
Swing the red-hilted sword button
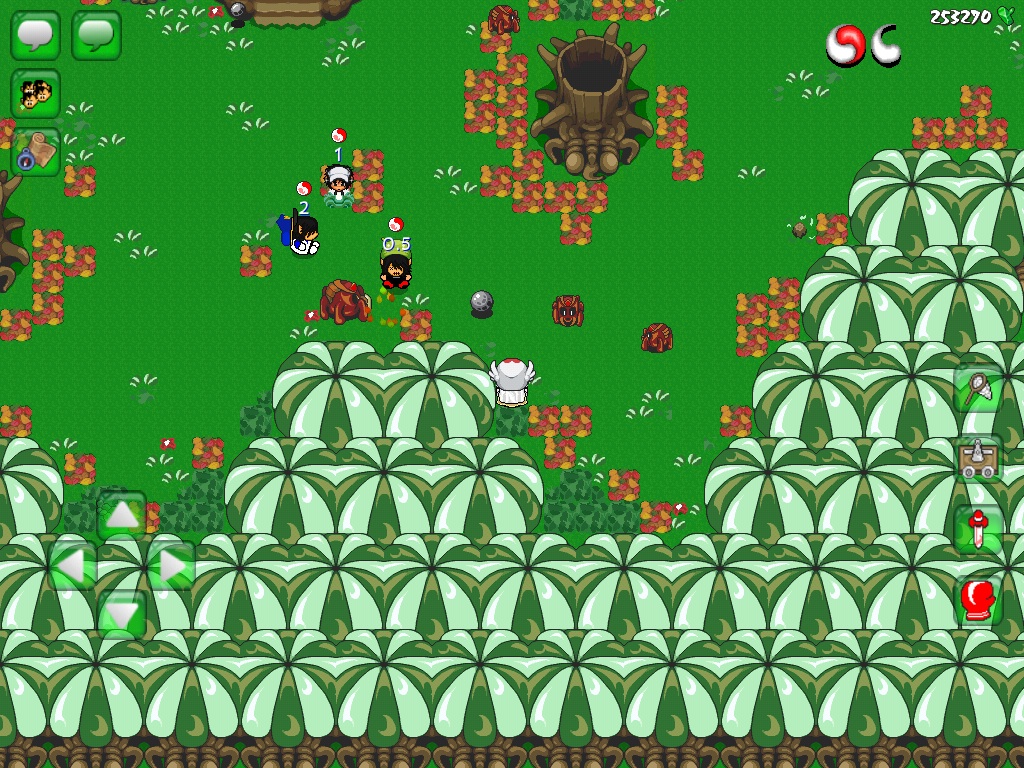click(977, 530)
